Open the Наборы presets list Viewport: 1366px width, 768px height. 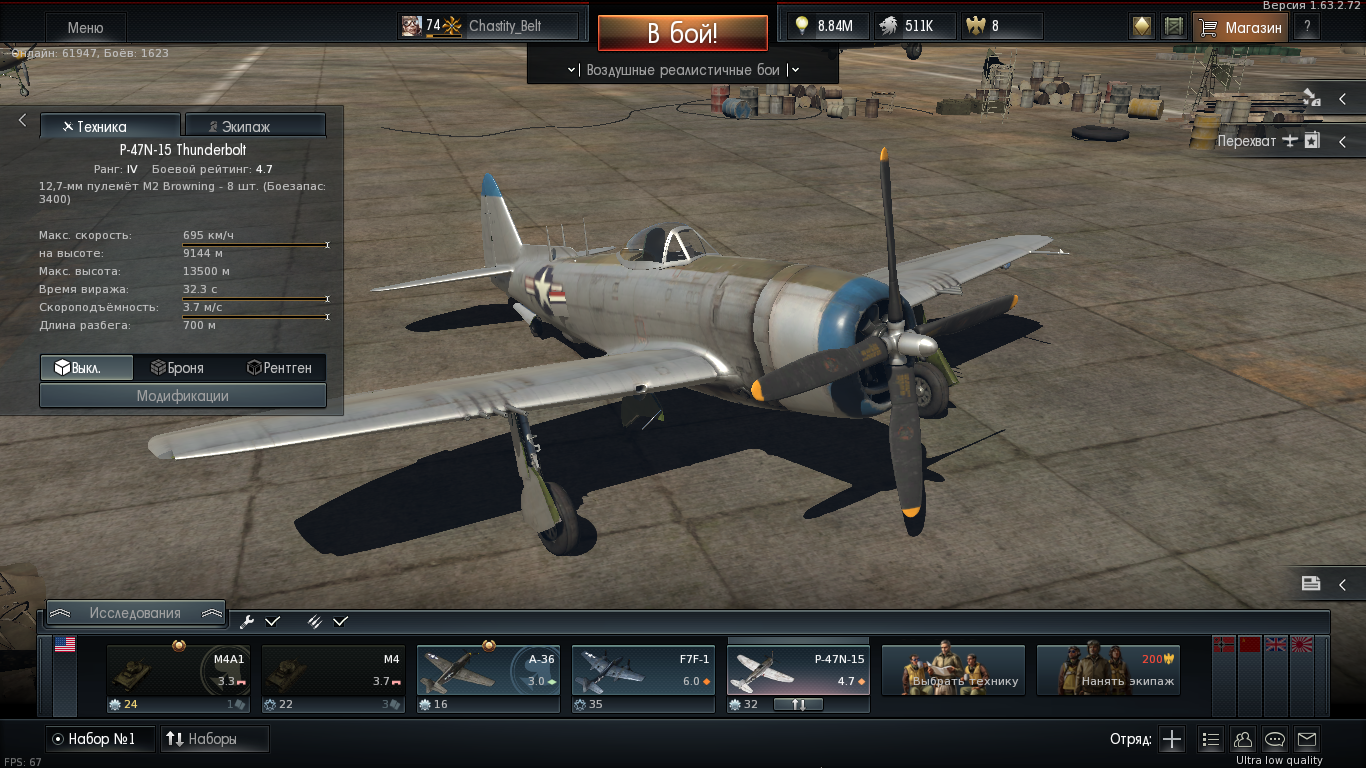[x=214, y=739]
